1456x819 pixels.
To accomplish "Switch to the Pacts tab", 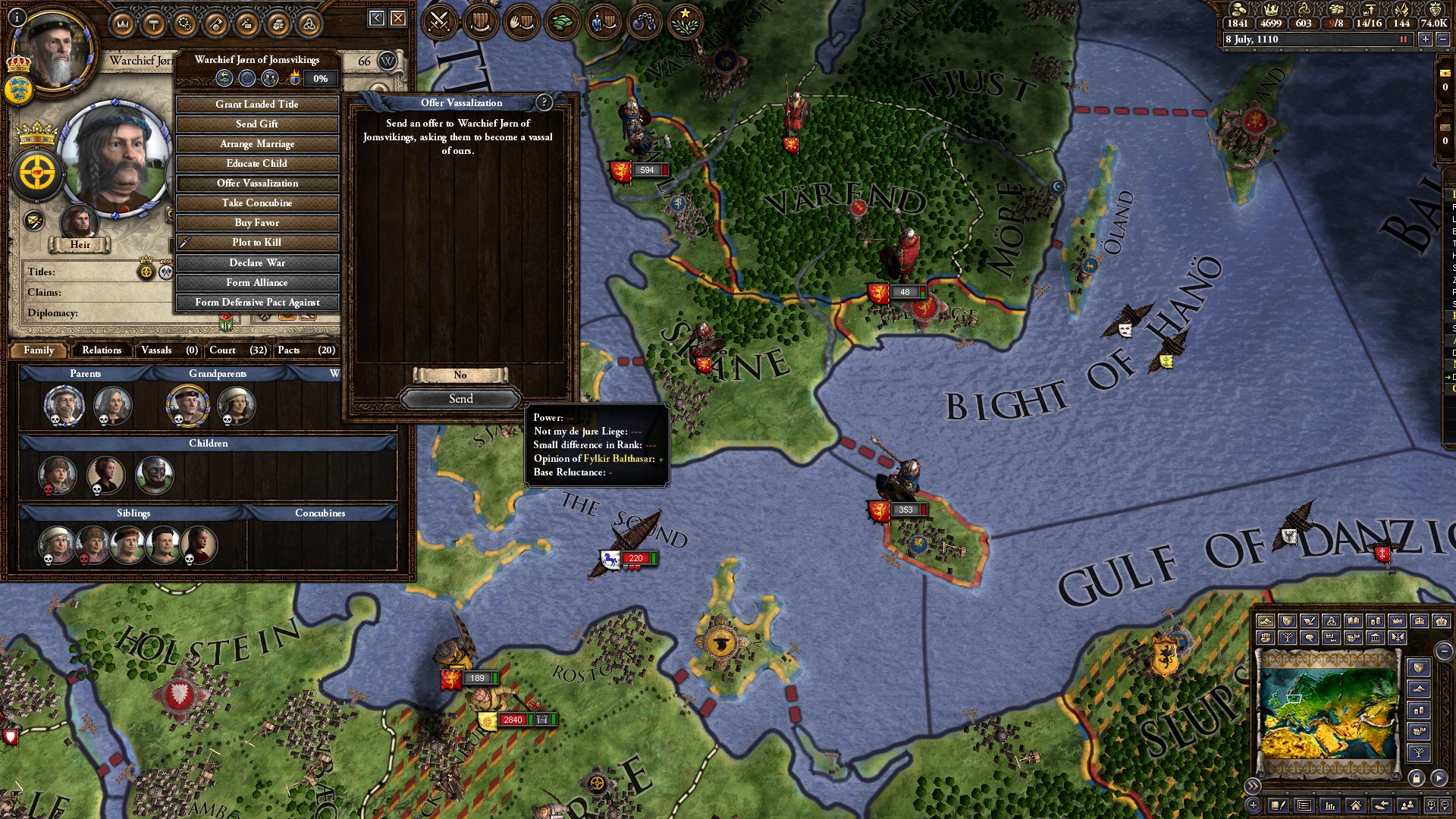I will click(x=288, y=350).
